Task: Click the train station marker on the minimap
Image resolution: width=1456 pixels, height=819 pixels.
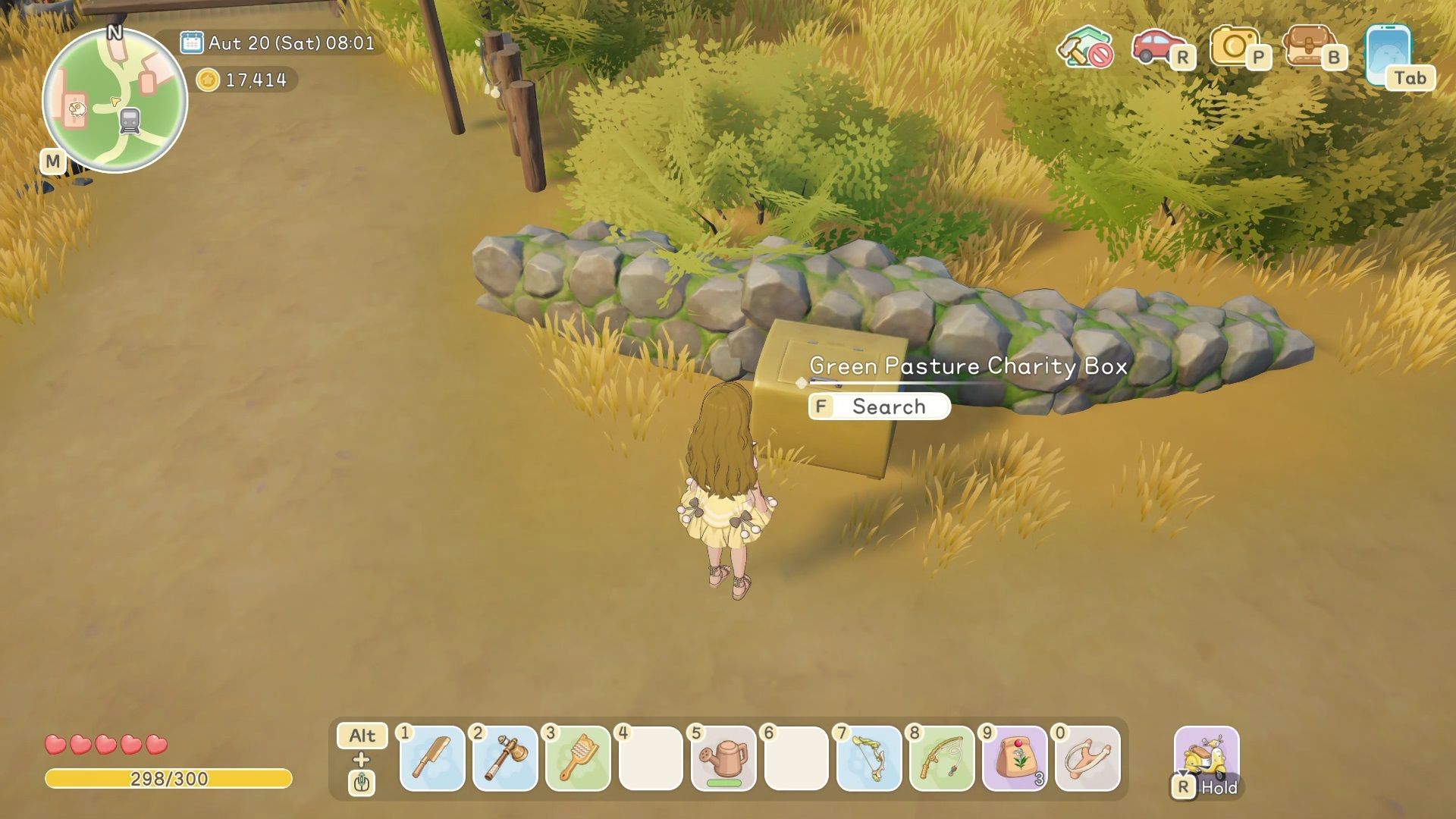Action: 130,121
